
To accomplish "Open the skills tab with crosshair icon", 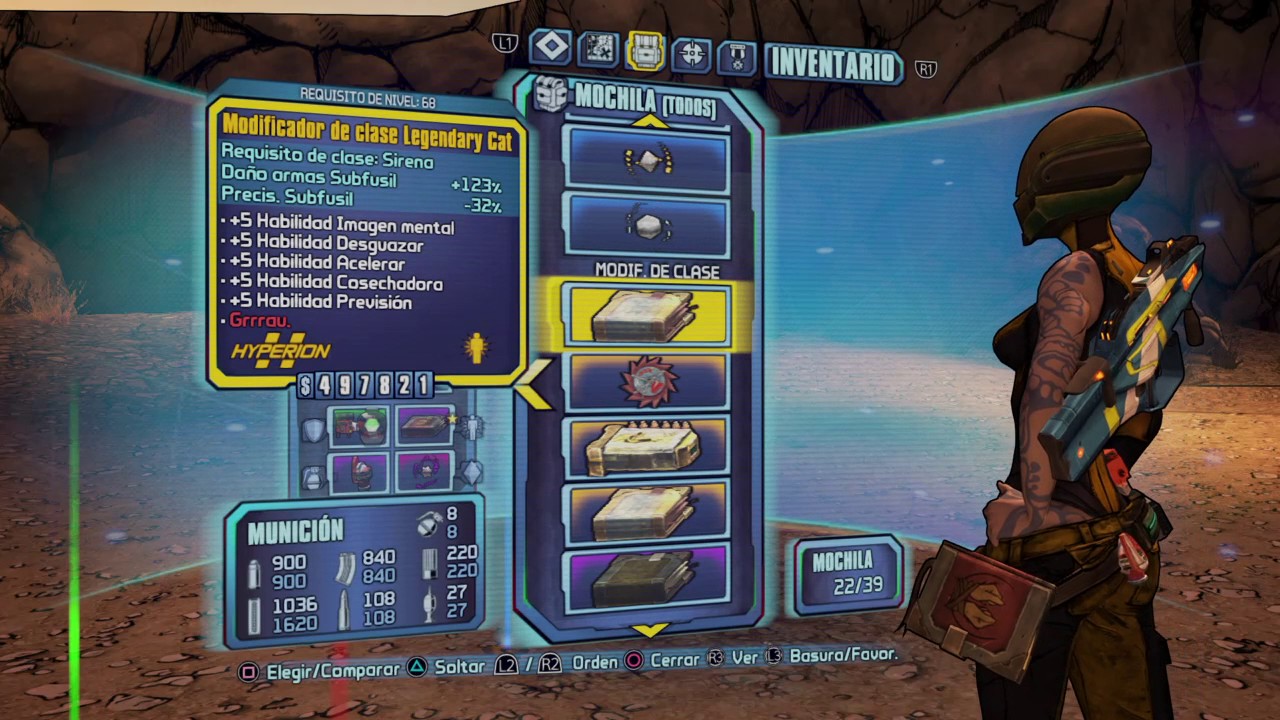I will click(x=692, y=52).
